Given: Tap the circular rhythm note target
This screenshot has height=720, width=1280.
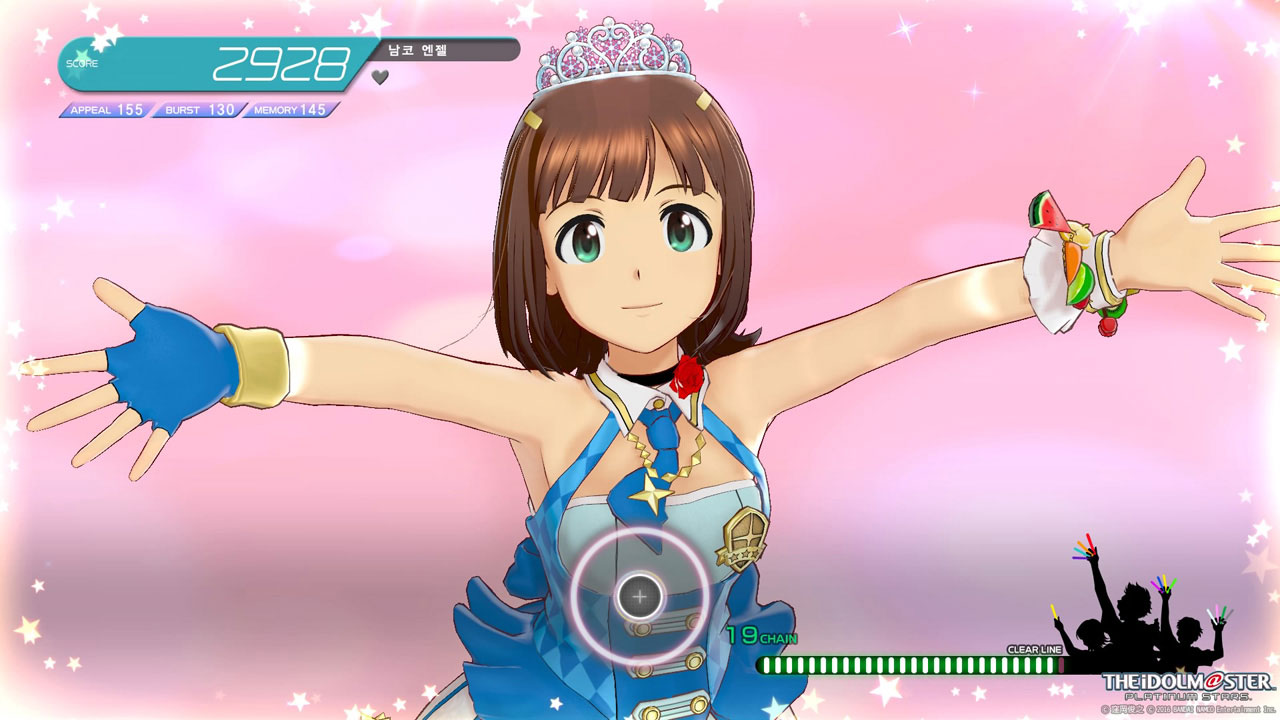Looking at the screenshot, I should click(640, 597).
